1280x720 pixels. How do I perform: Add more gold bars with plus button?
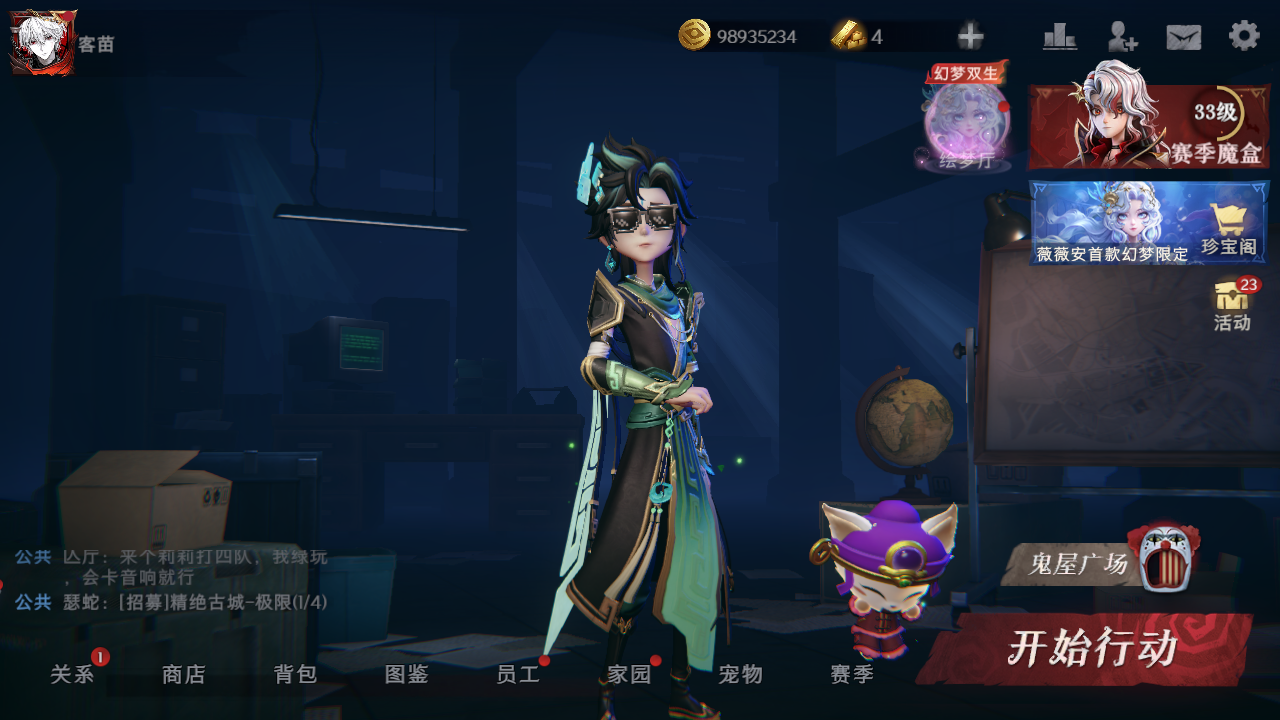pyautogui.click(x=970, y=37)
